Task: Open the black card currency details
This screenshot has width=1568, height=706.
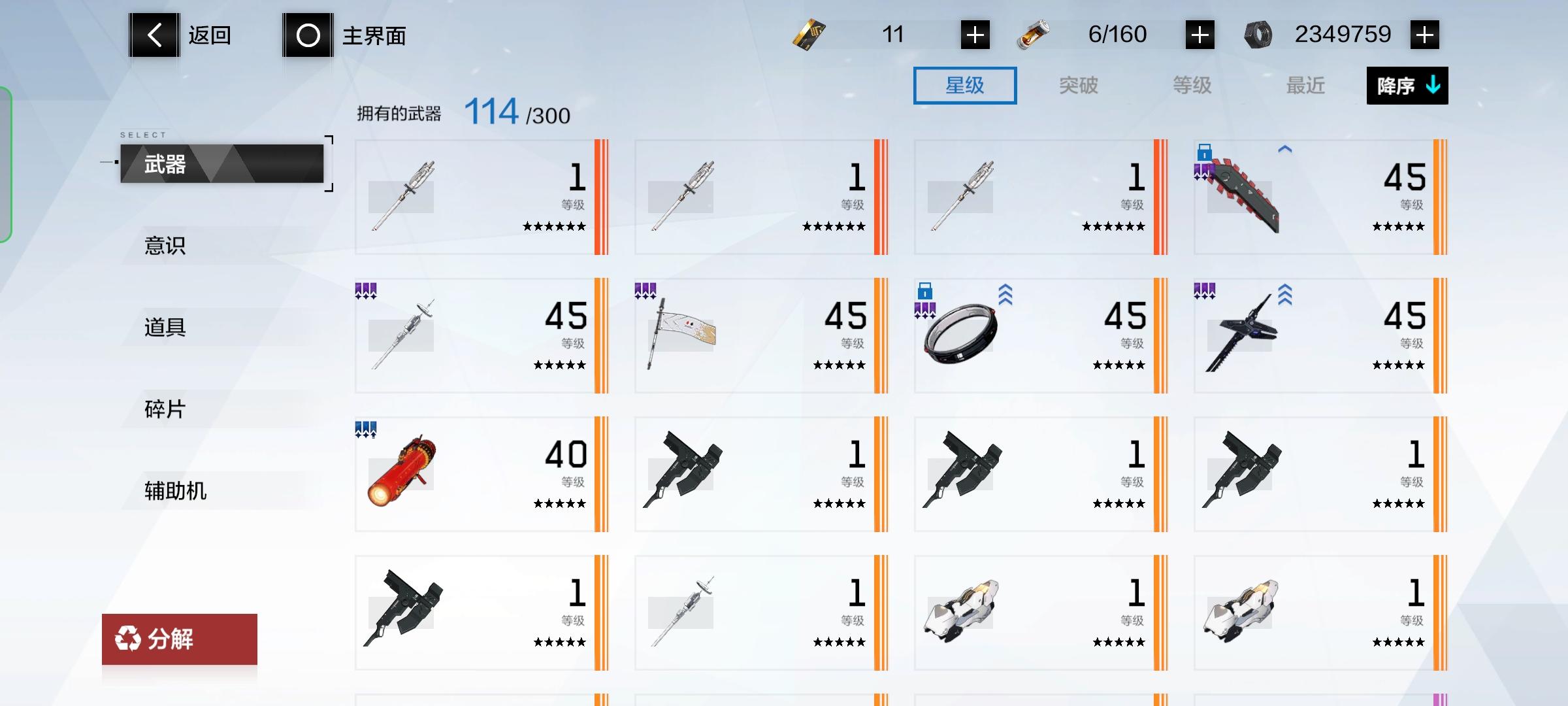Action: point(807,34)
